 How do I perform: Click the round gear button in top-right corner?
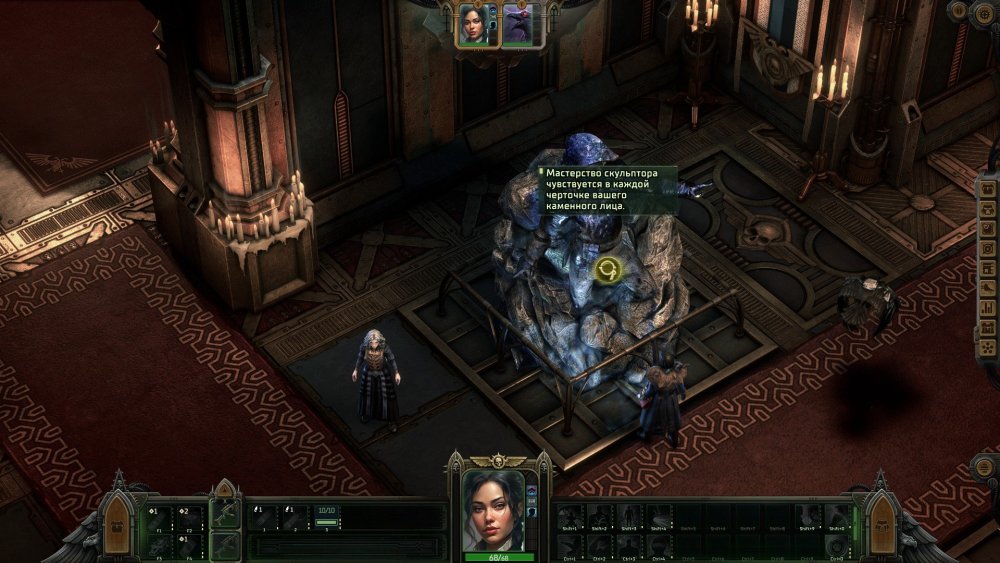(x=984, y=12)
